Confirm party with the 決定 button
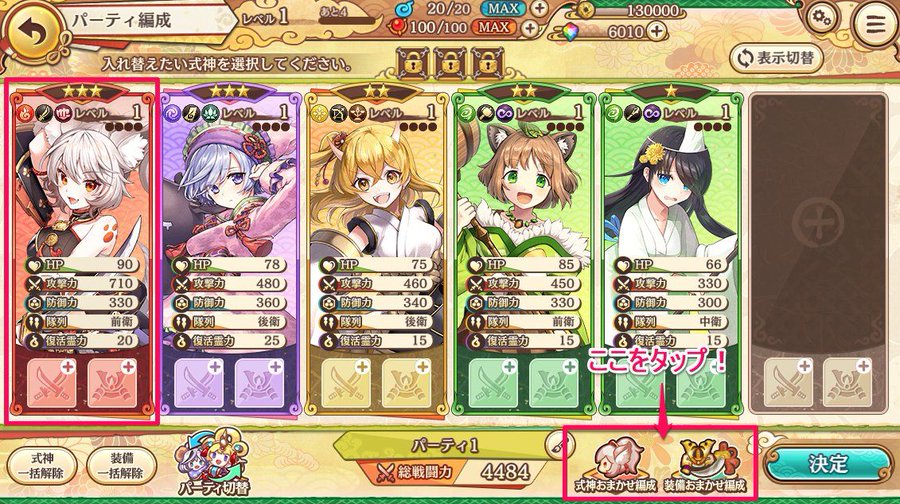Image resolution: width=900 pixels, height=504 pixels. [x=828, y=464]
